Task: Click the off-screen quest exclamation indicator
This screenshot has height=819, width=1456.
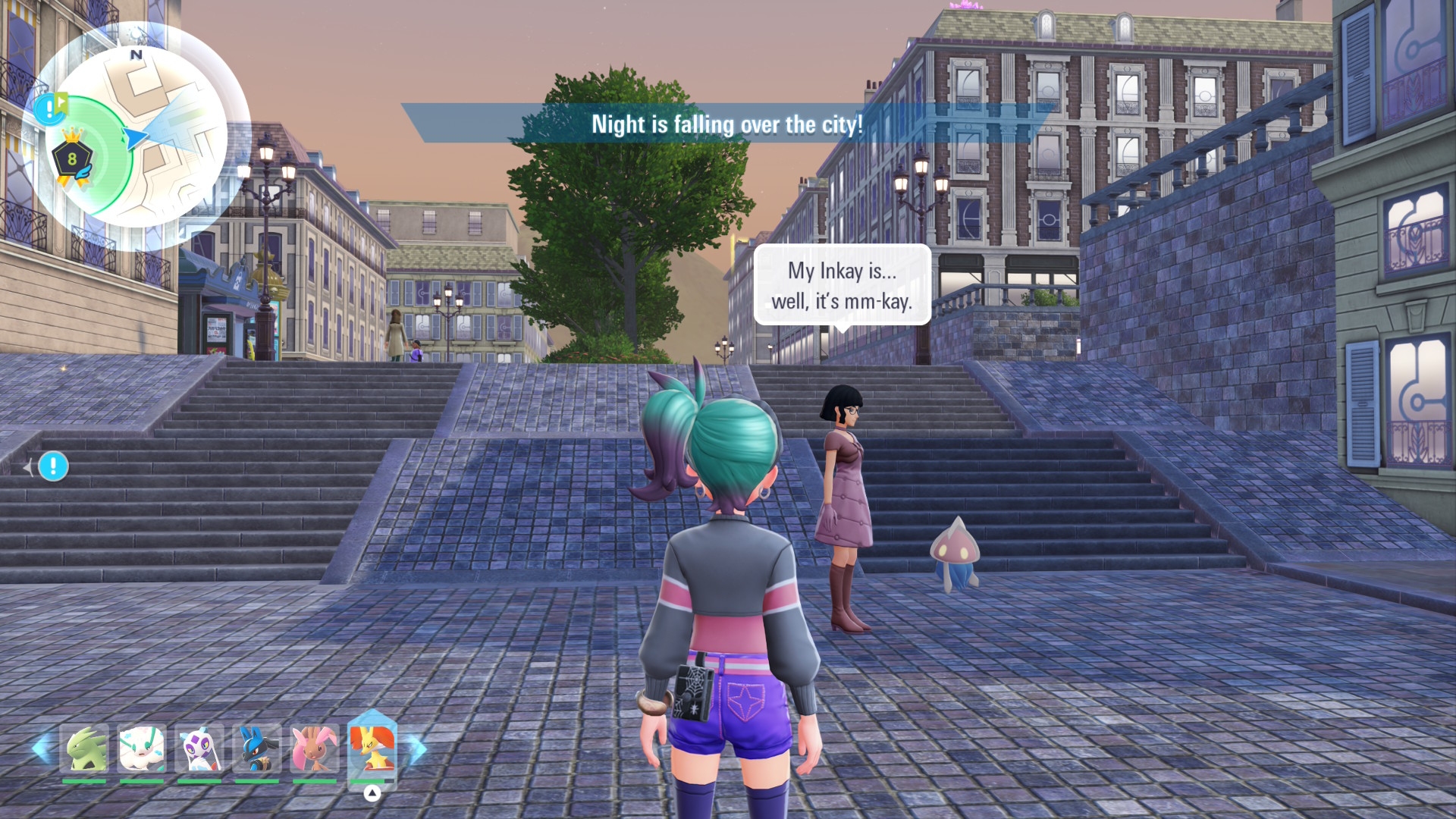Action: 53,466
